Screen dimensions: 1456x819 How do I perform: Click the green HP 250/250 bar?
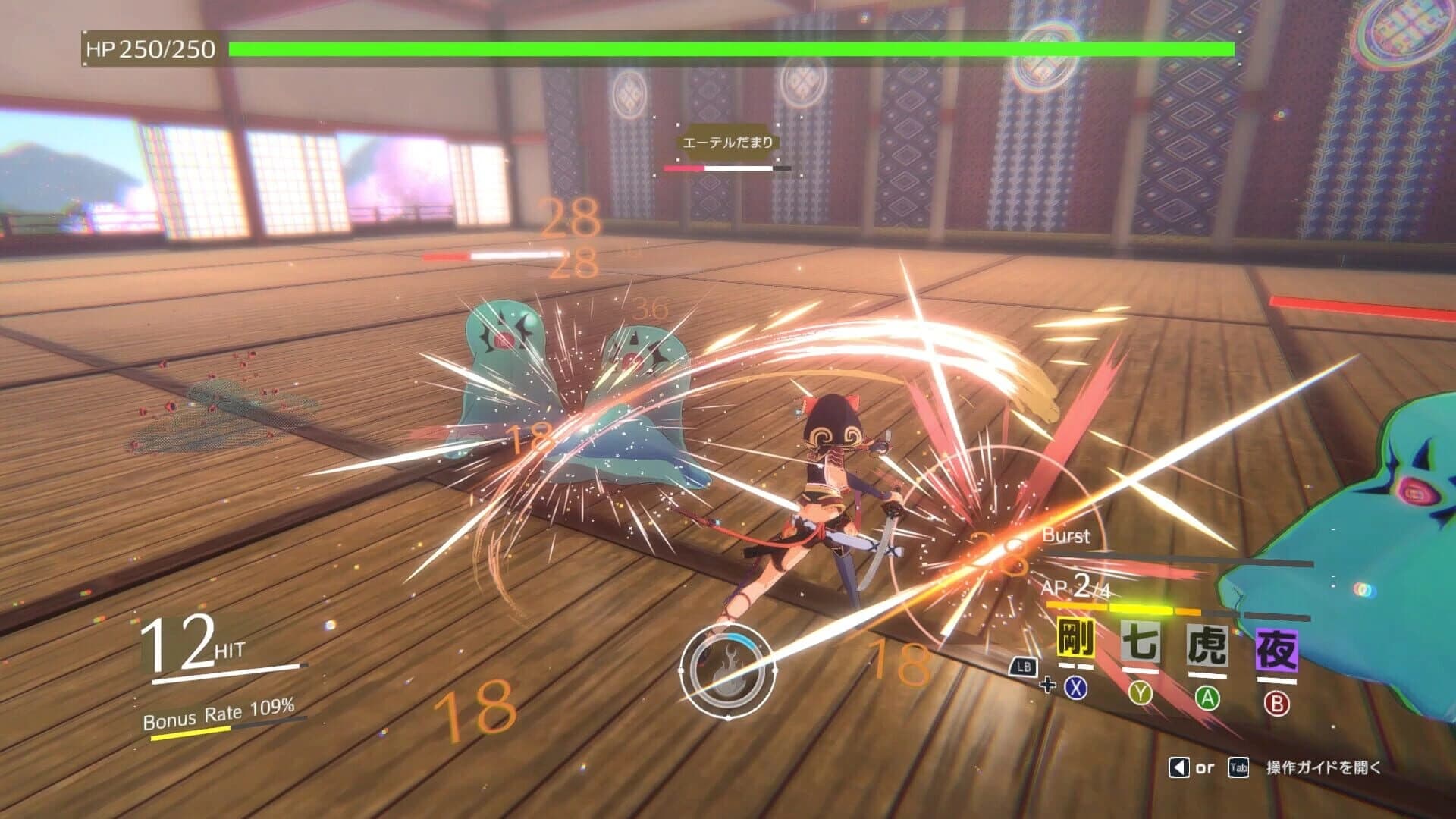pyautogui.click(x=728, y=50)
